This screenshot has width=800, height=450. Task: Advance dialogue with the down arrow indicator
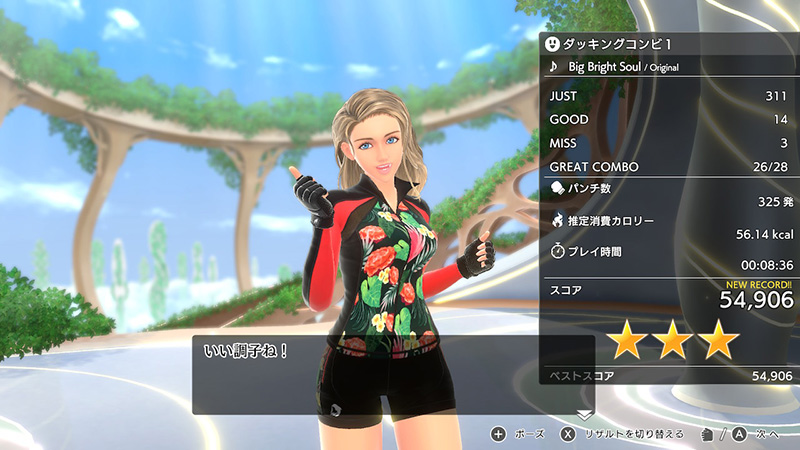[x=585, y=413]
